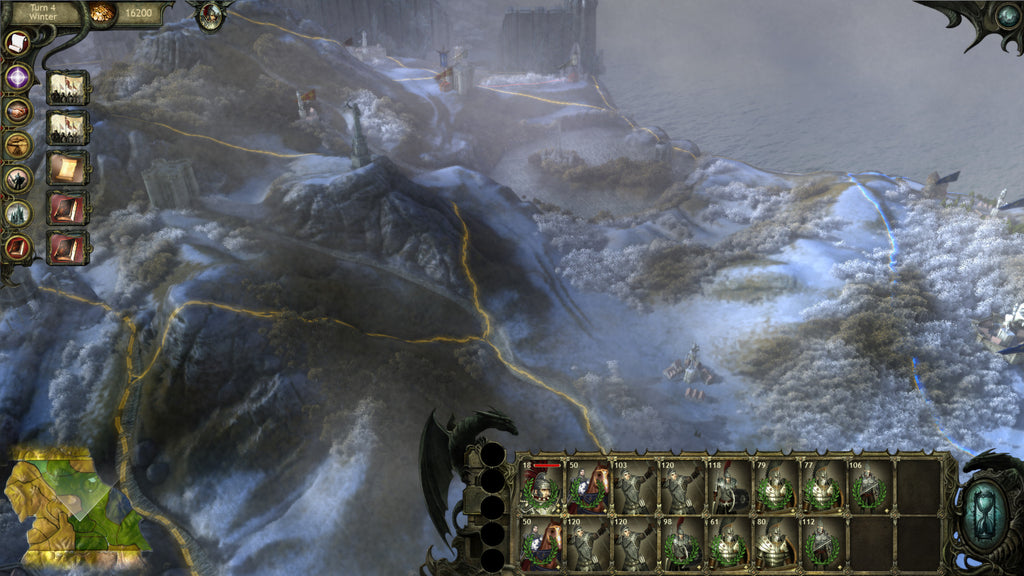Click the hourglass end turn button
The width and height of the screenshot is (1024, 576).
click(988, 511)
